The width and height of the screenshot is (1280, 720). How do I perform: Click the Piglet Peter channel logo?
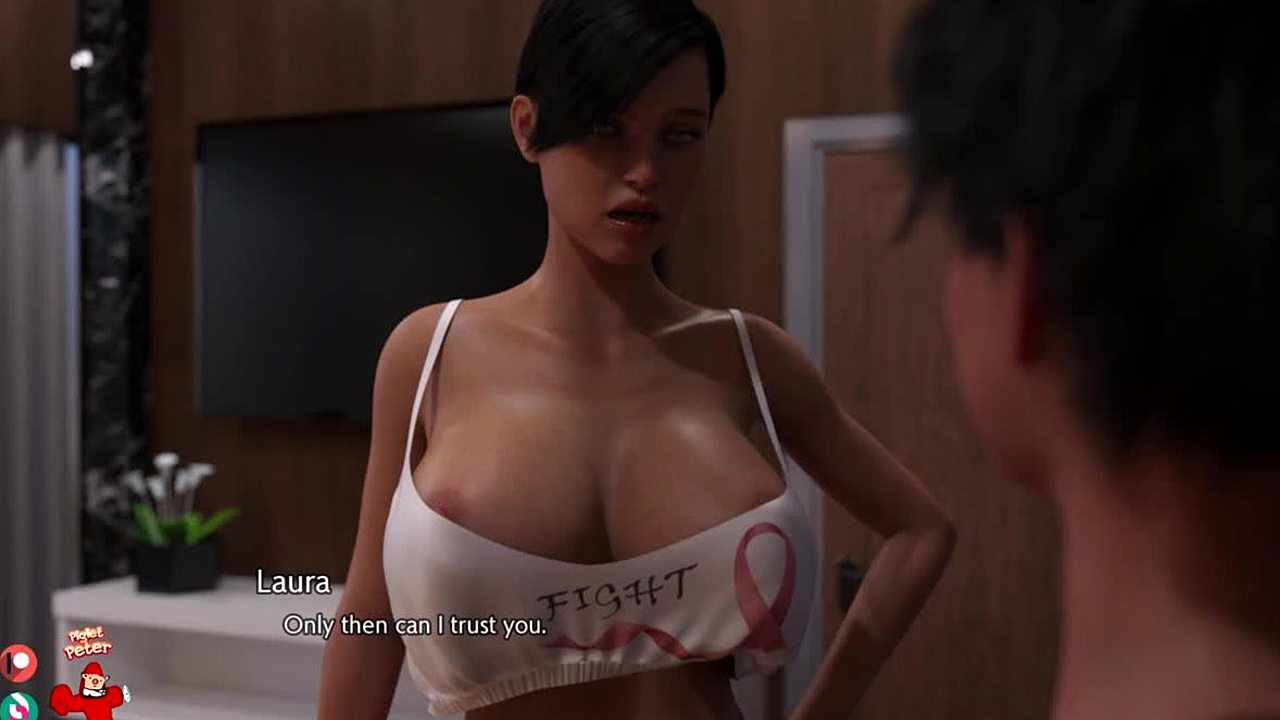[x=88, y=675]
